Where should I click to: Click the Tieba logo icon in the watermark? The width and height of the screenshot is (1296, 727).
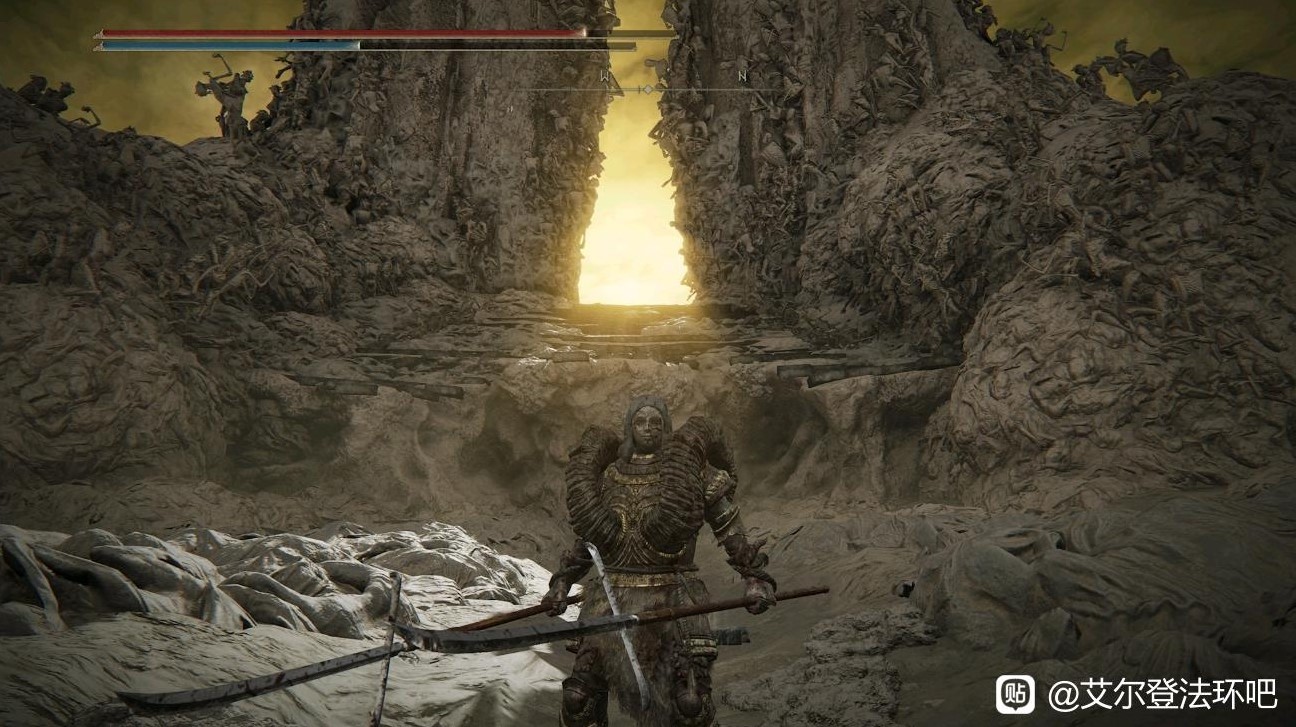[1015, 694]
